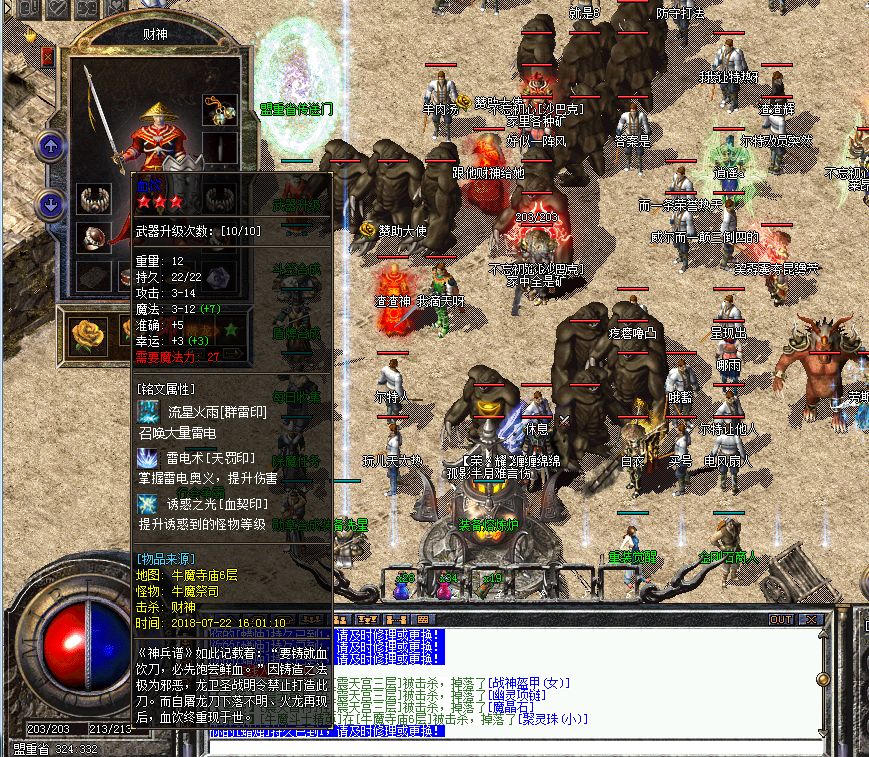The height and width of the screenshot is (757, 869).
Task: Select the bell necklace equipment slot
Action: 220,109
